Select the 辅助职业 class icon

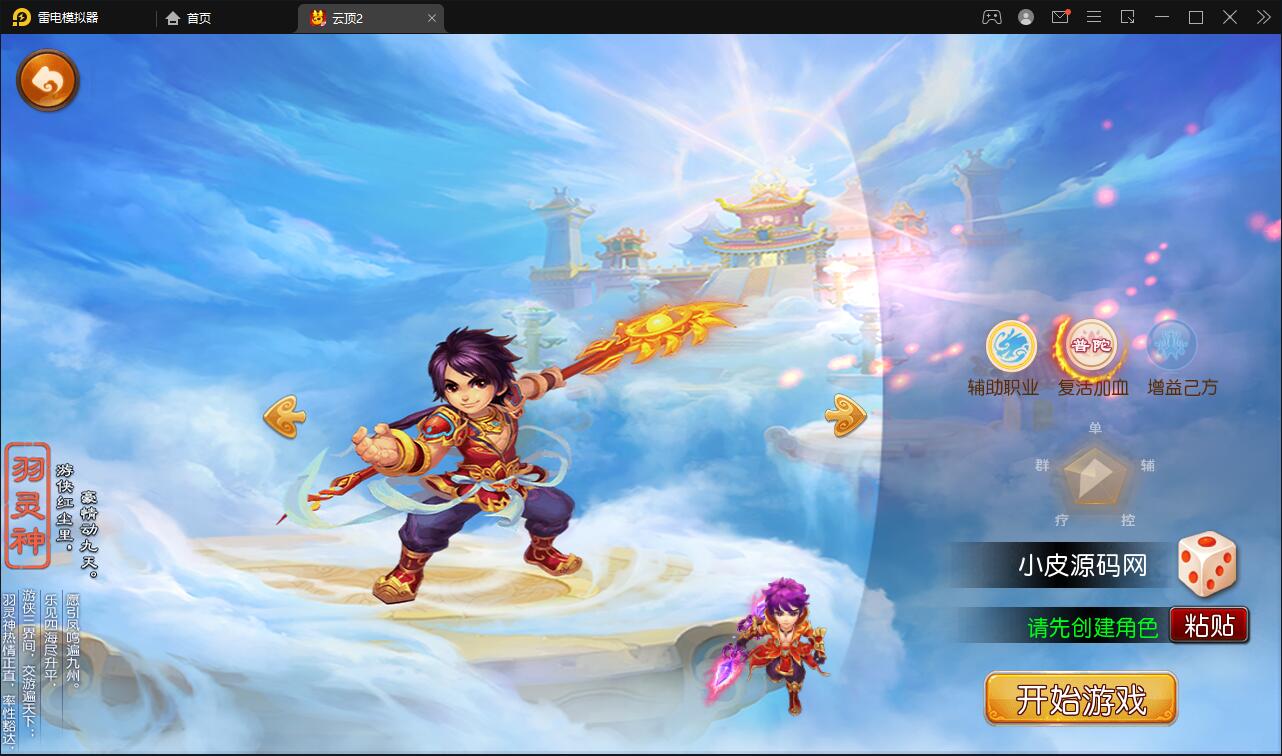click(x=1011, y=346)
